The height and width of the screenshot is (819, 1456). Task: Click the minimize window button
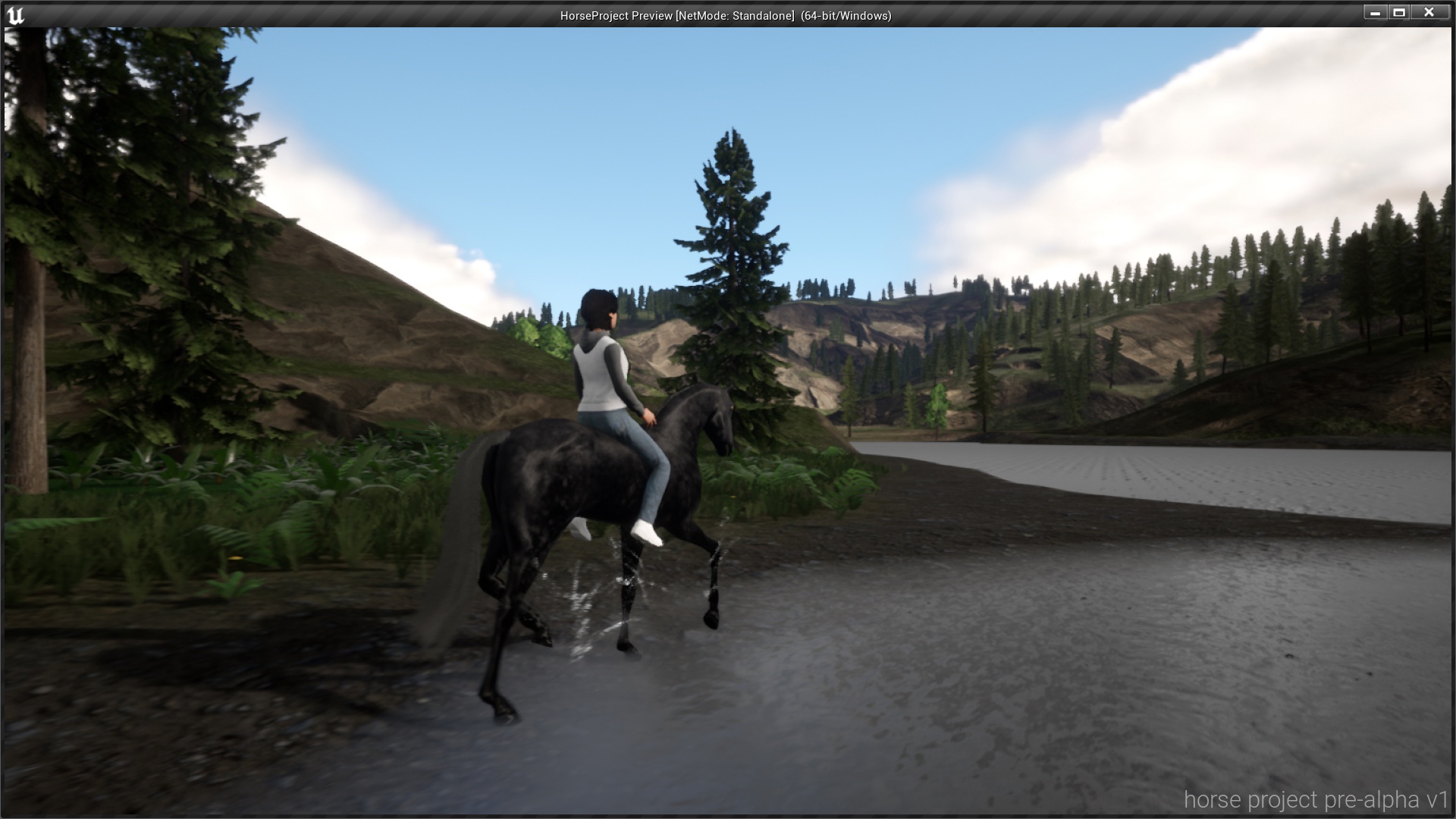(x=1376, y=12)
